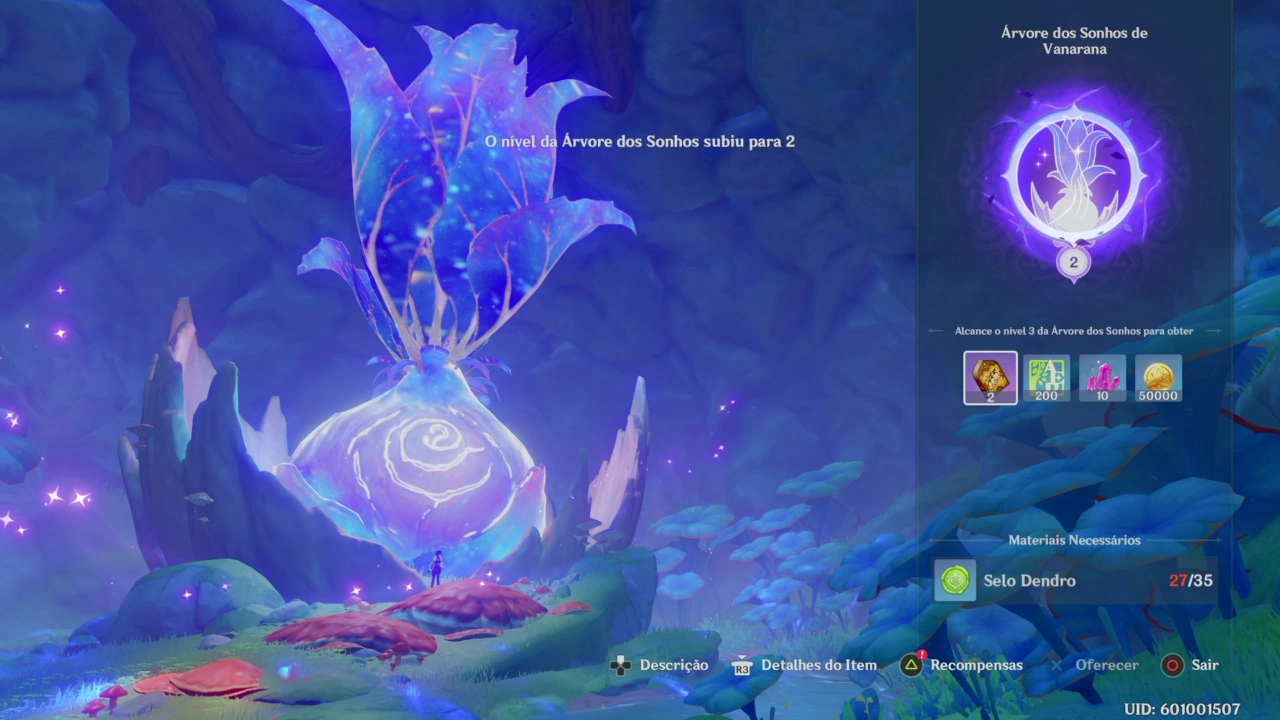Image resolution: width=1280 pixels, height=720 pixels.
Task: Select the 50000 Mora coin icon
Action: 1158,377
